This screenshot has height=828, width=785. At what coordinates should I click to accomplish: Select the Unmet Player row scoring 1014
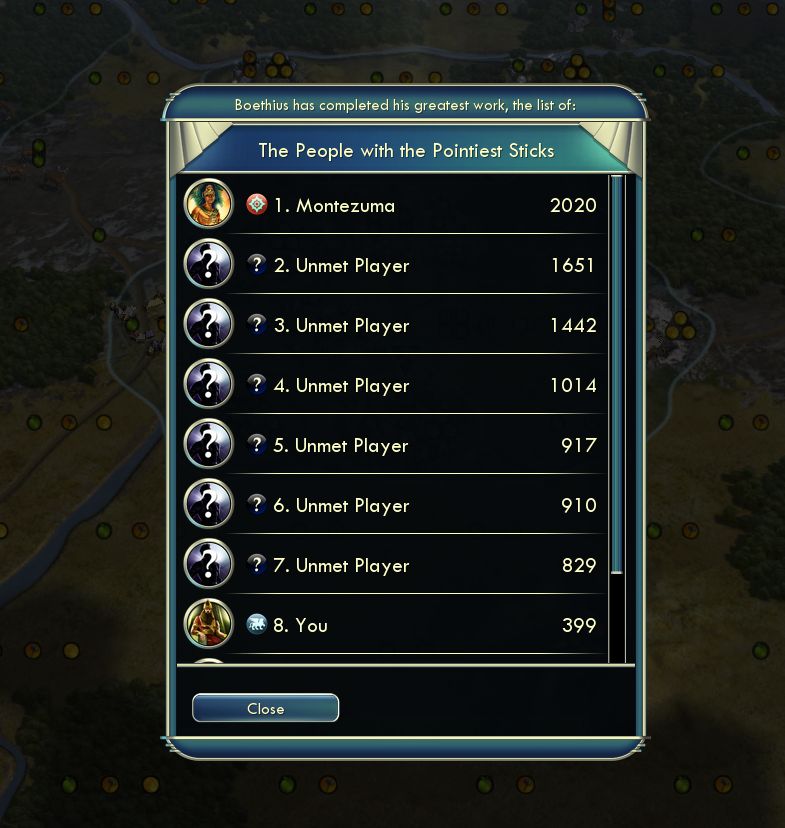point(400,385)
